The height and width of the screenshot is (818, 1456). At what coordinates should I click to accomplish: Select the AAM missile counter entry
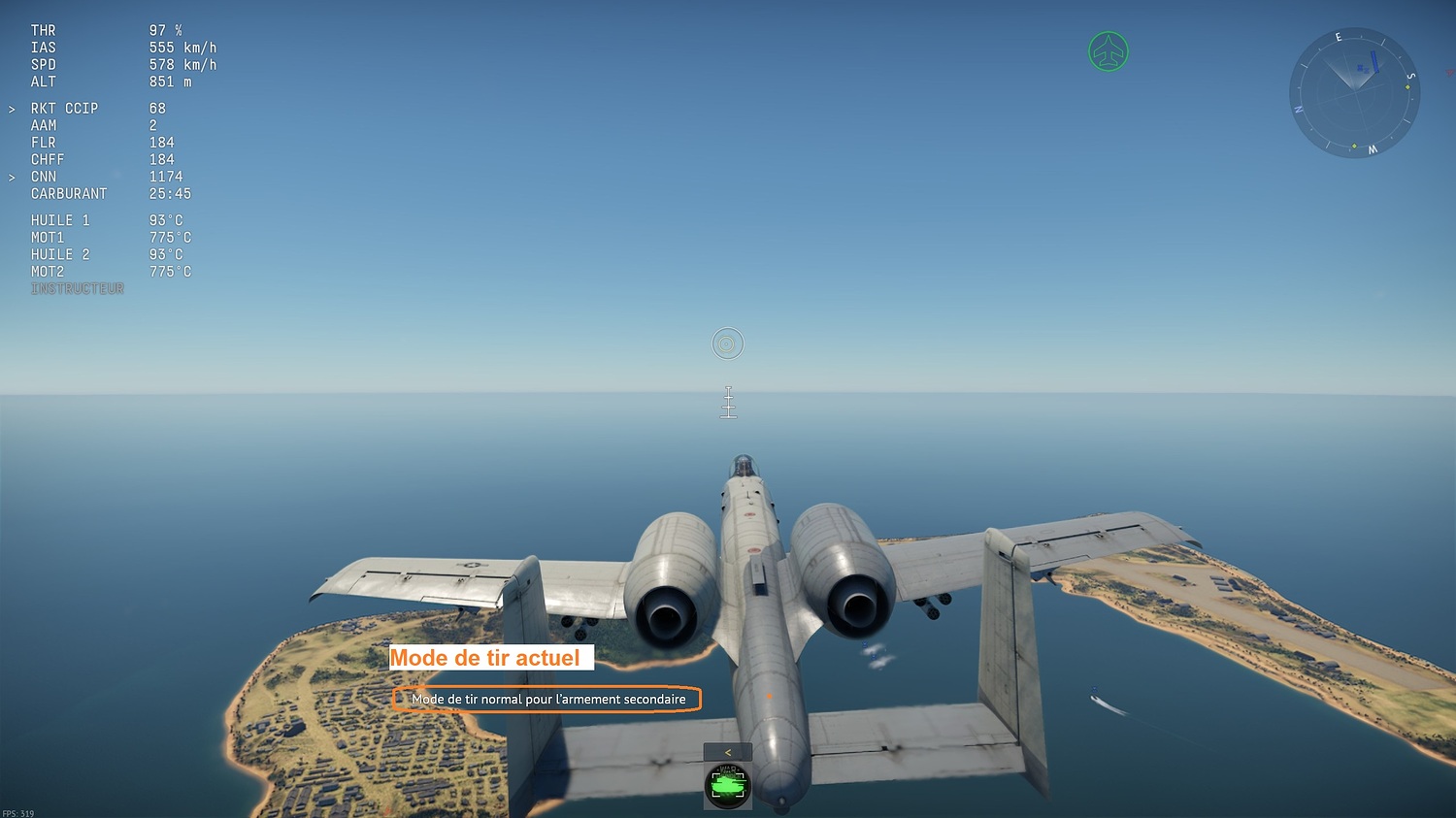(44, 125)
